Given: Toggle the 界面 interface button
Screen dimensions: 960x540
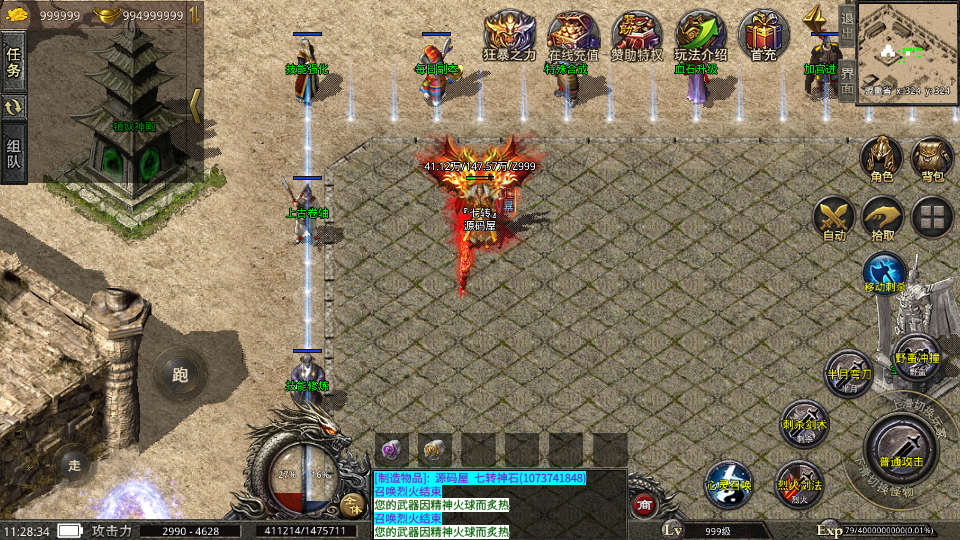Looking at the screenshot, I should click(x=846, y=80).
